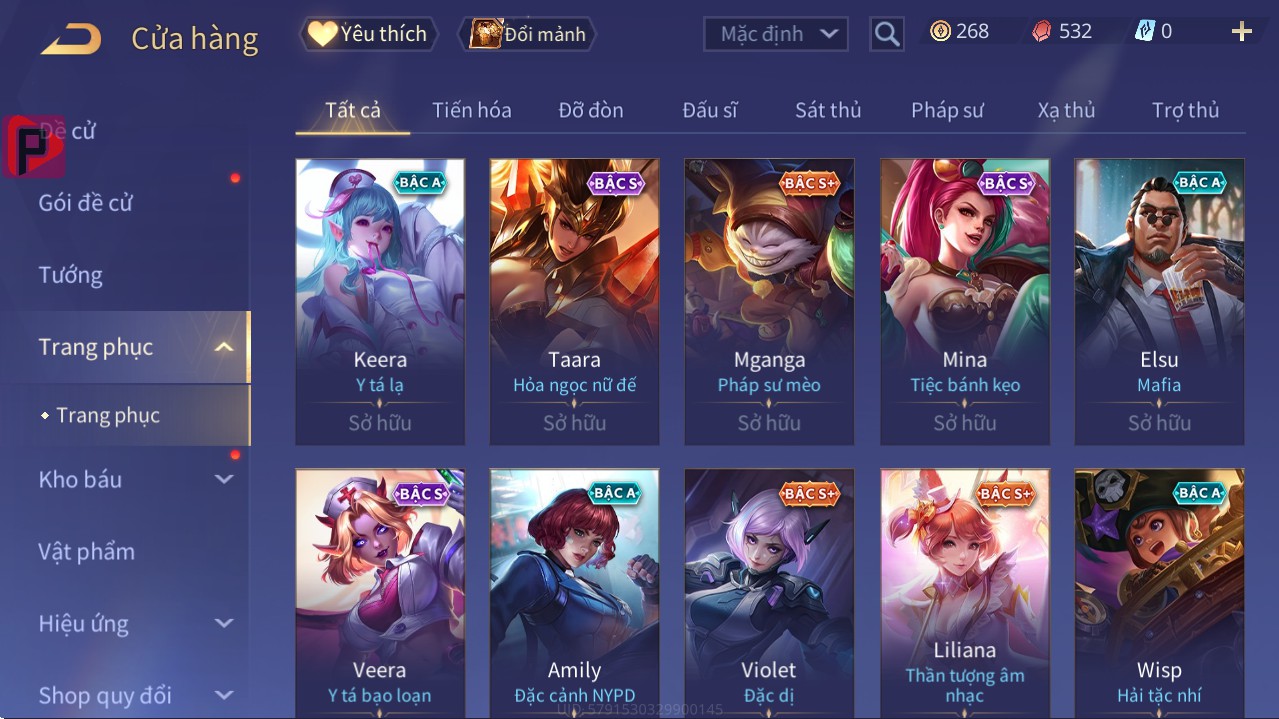The height and width of the screenshot is (719, 1279).
Task: Switch to the Đỡ đòn tab
Action: point(591,110)
